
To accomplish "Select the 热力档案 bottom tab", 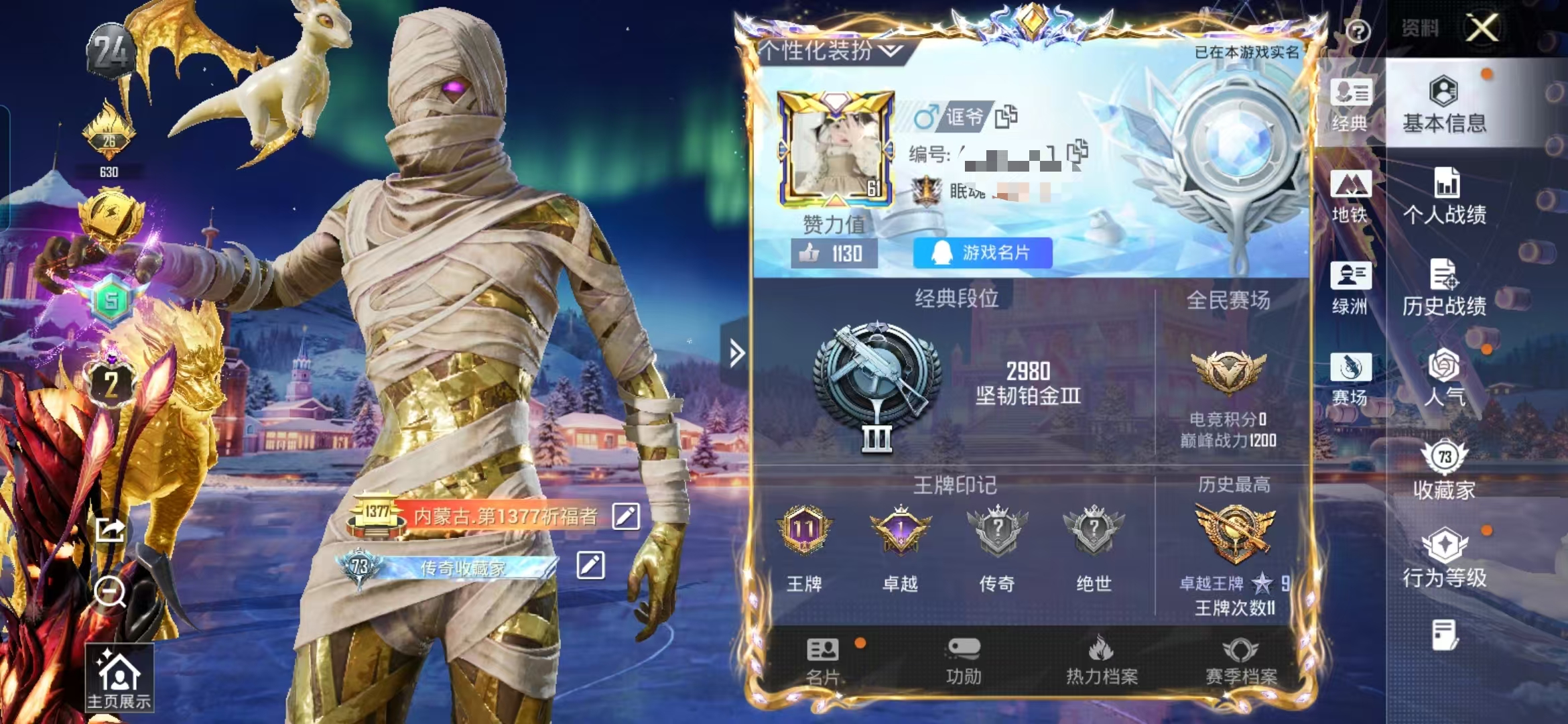I will point(1102,662).
